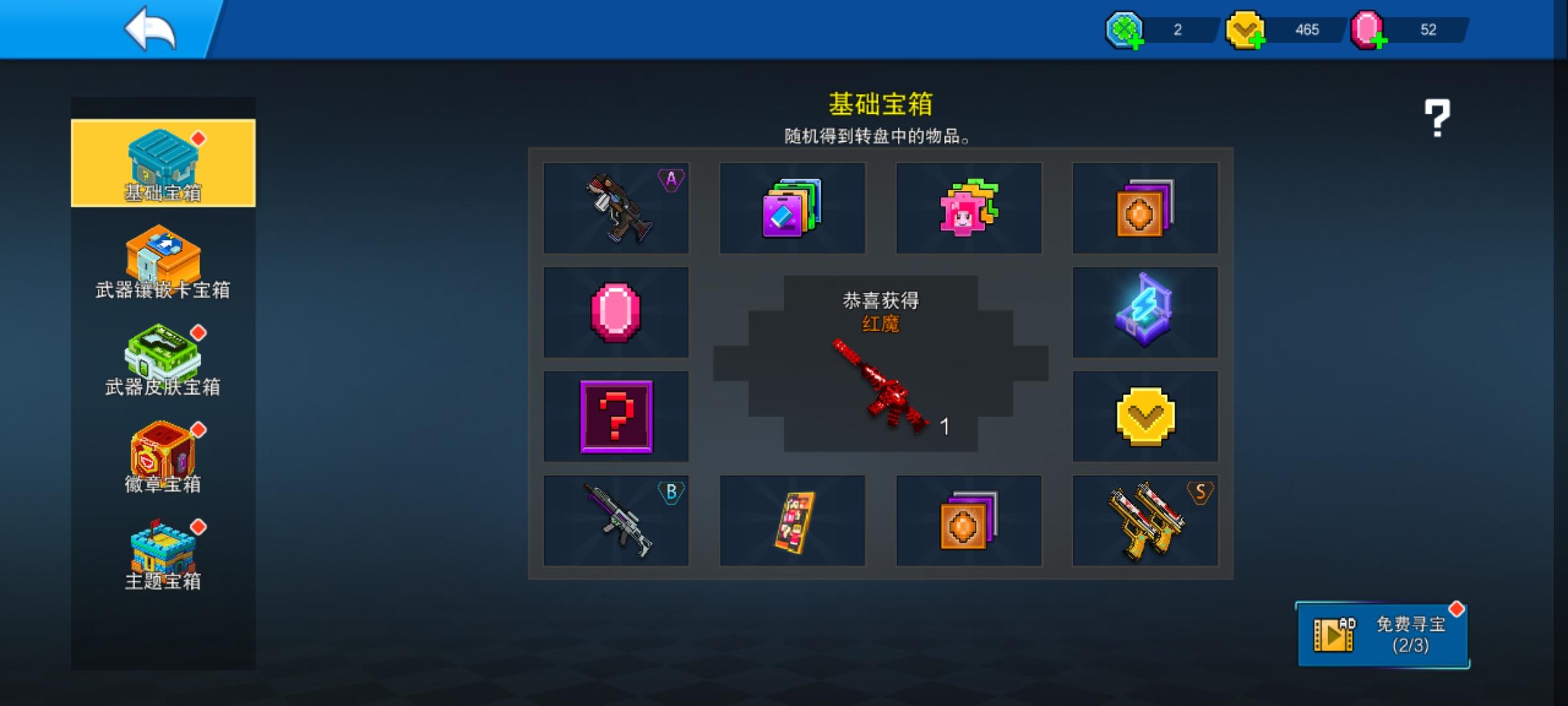The width and height of the screenshot is (1568, 706).
Task: Select the gold coin reward slot
Action: 1145,416
